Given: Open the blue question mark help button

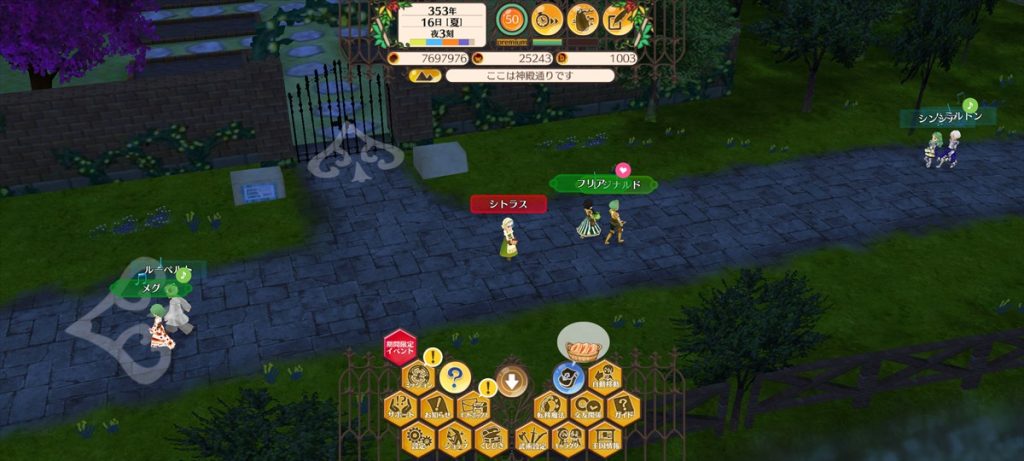Looking at the screenshot, I should (454, 378).
